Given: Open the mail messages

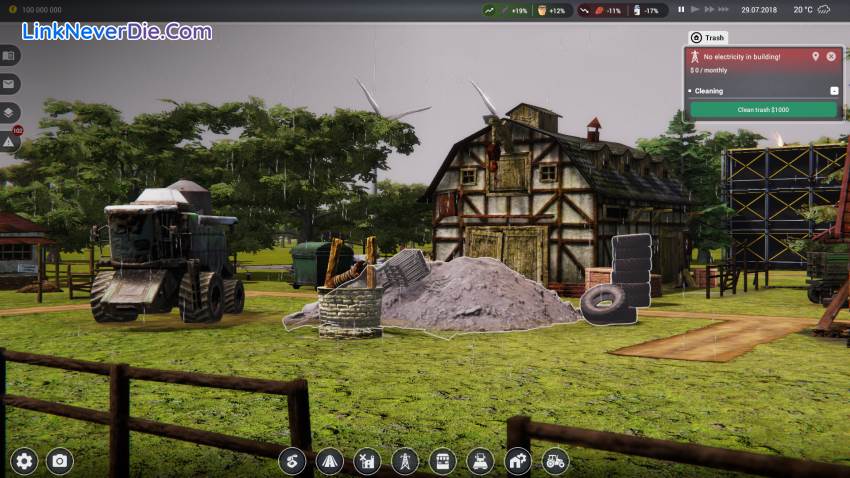Looking at the screenshot, I should tap(9, 84).
